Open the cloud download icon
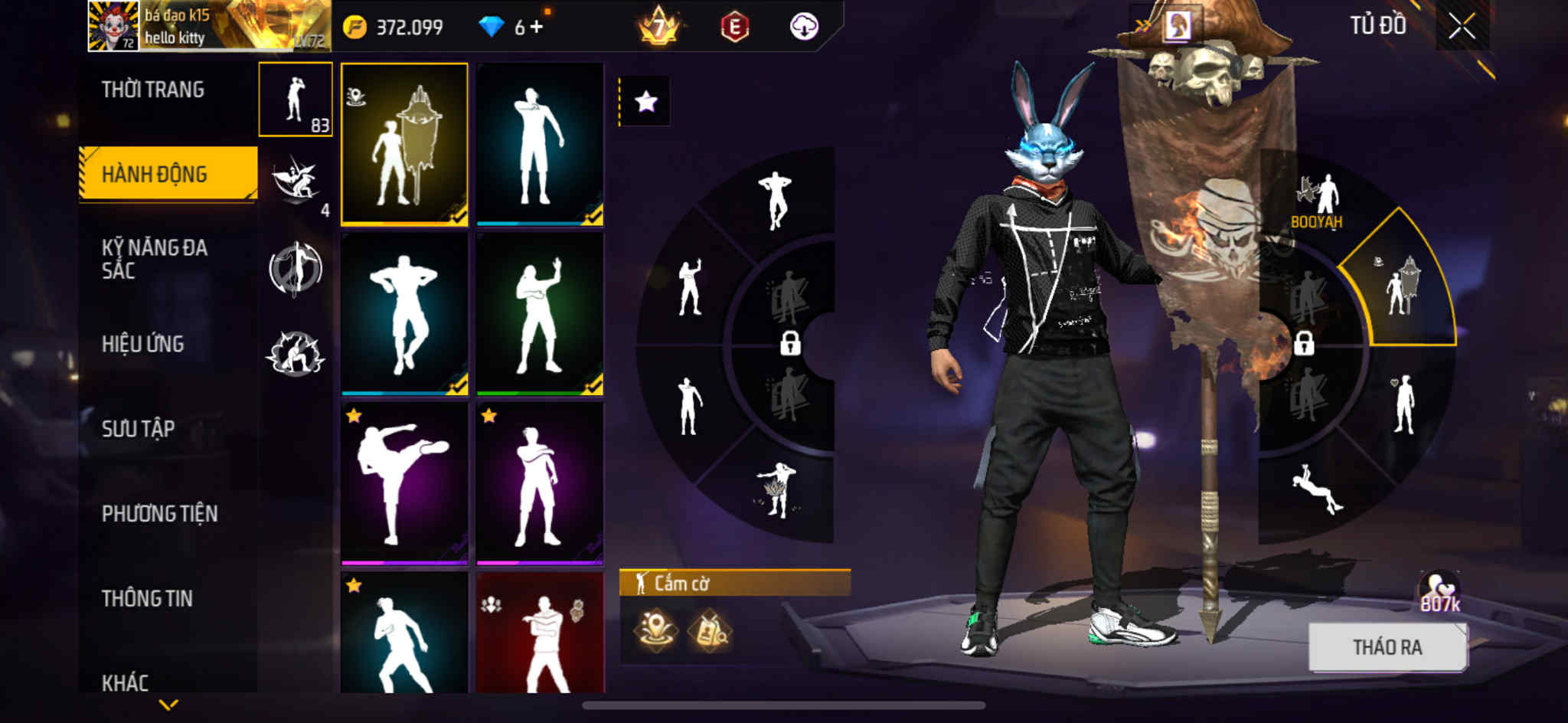 (804, 27)
